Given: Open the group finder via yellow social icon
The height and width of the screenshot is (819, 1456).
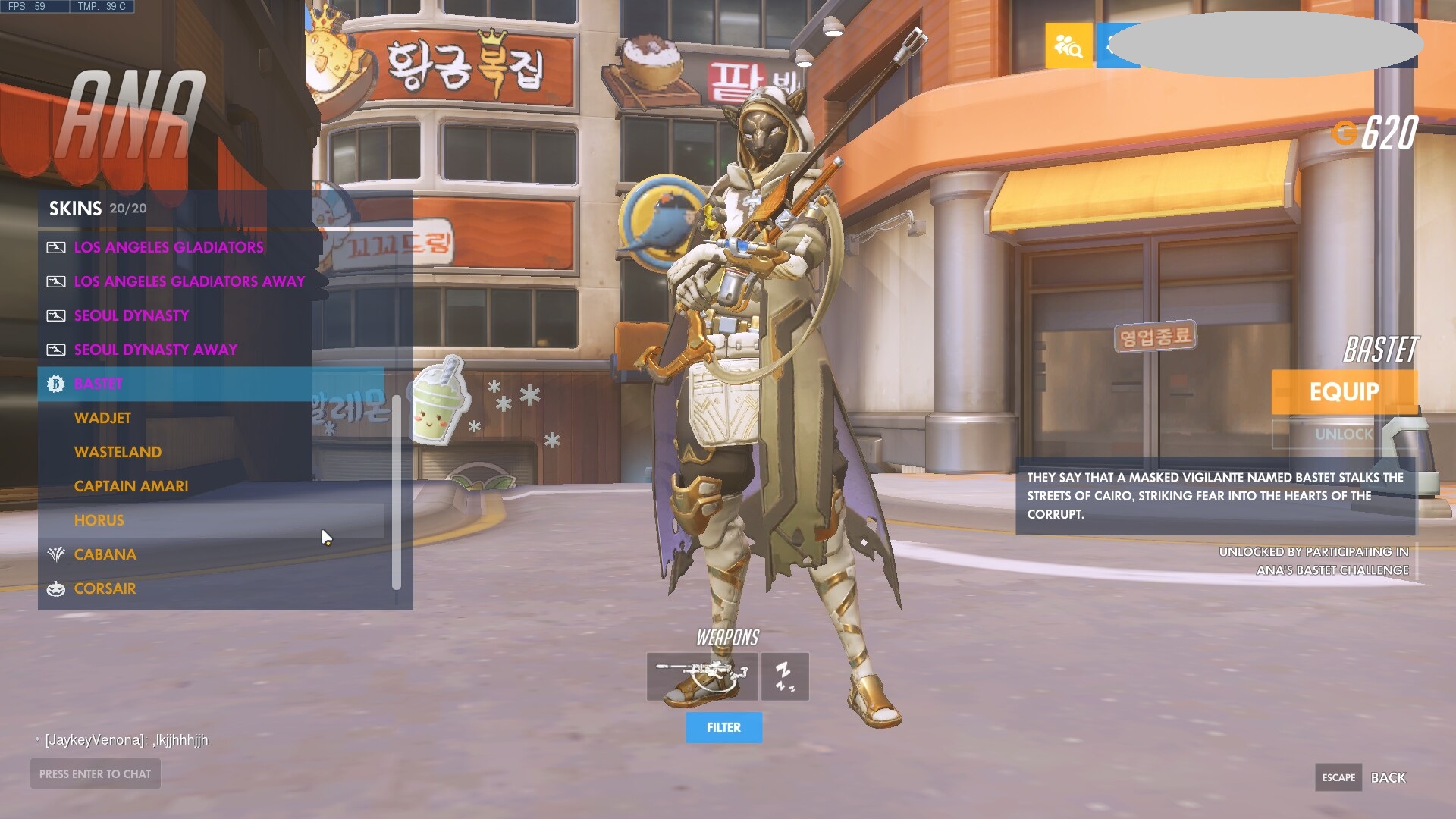Looking at the screenshot, I should [x=1069, y=45].
